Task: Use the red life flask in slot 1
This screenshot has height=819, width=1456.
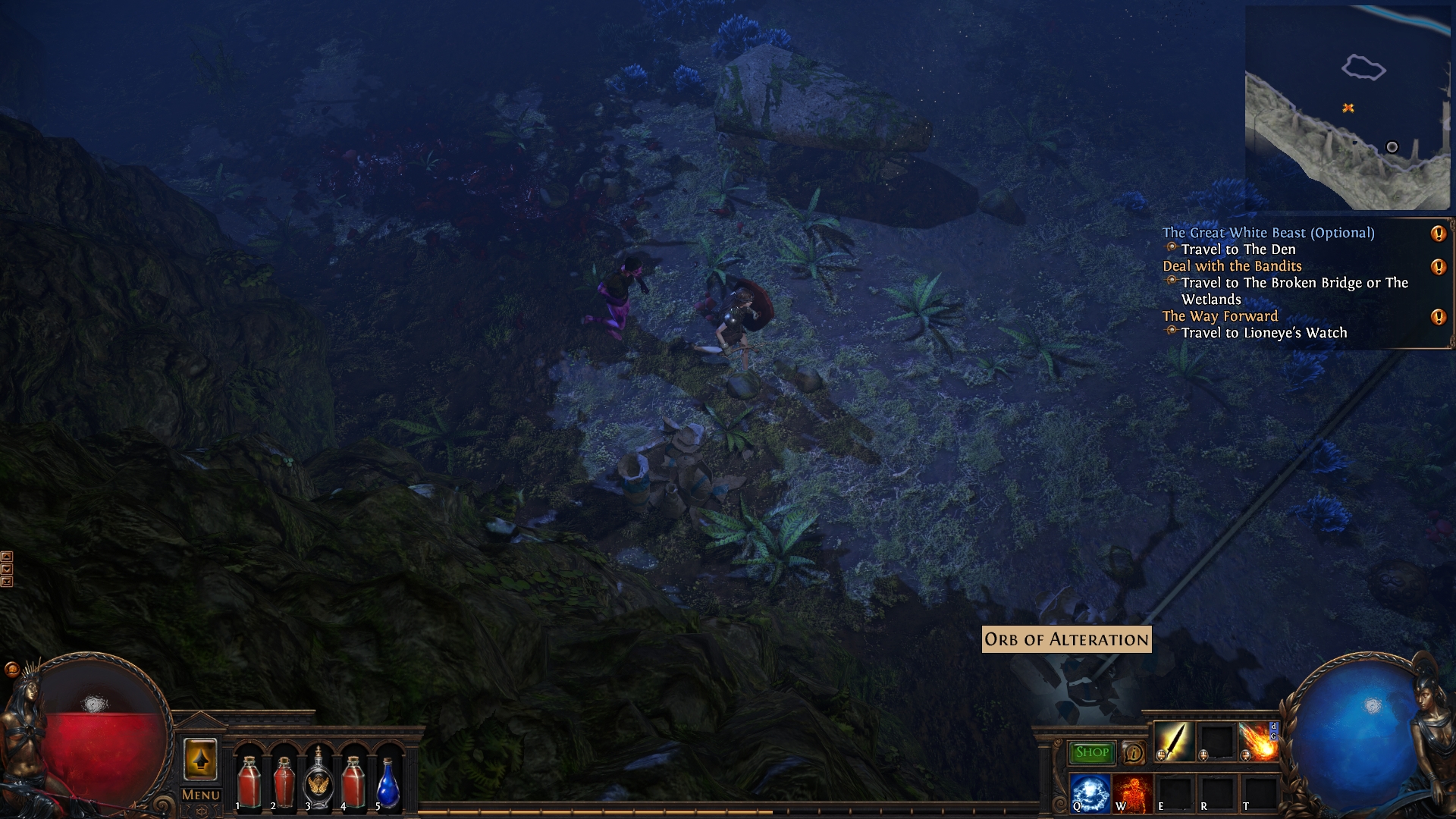Action: click(249, 781)
